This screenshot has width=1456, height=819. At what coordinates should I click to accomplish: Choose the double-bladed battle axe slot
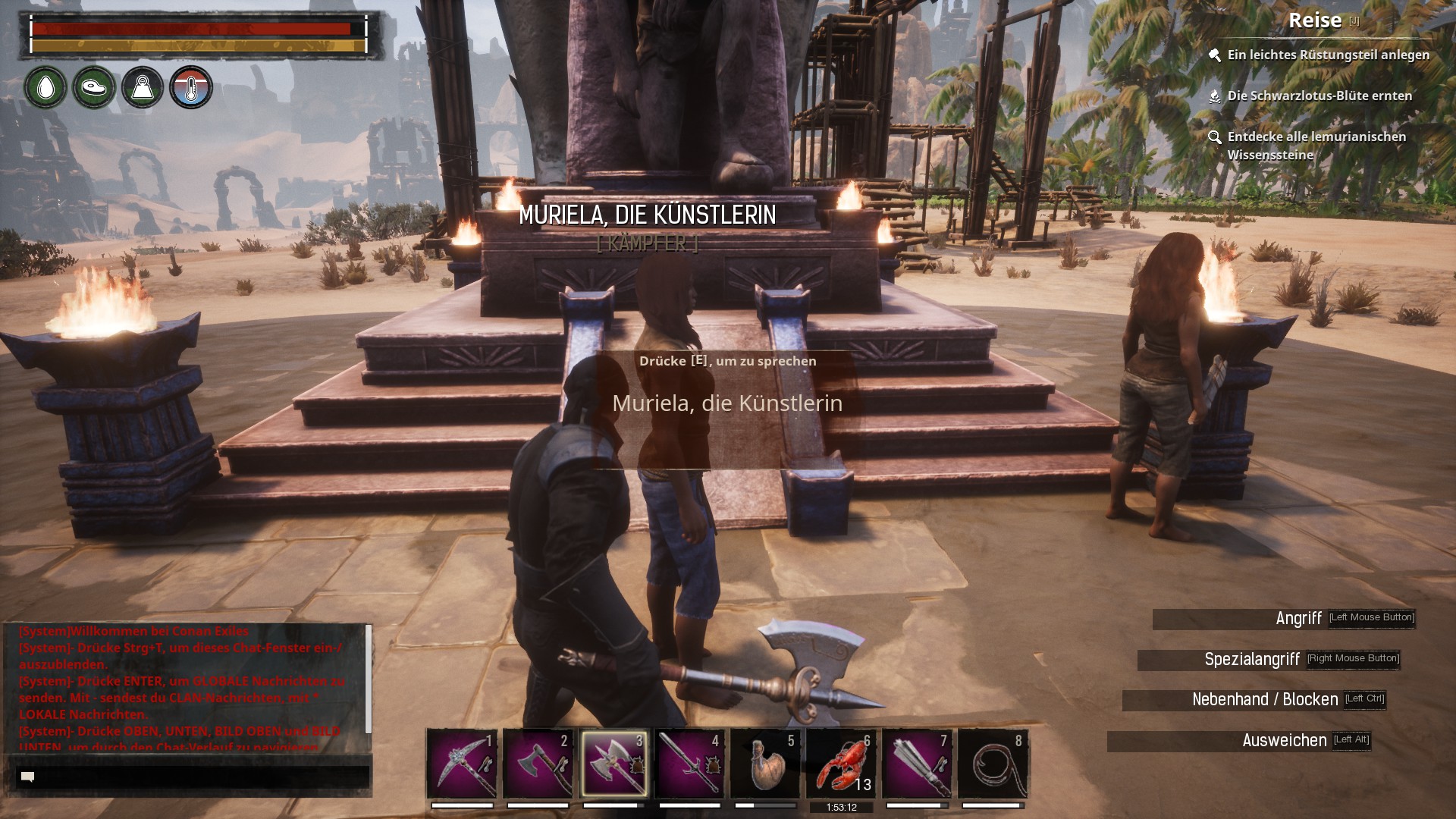pyautogui.click(x=613, y=764)
